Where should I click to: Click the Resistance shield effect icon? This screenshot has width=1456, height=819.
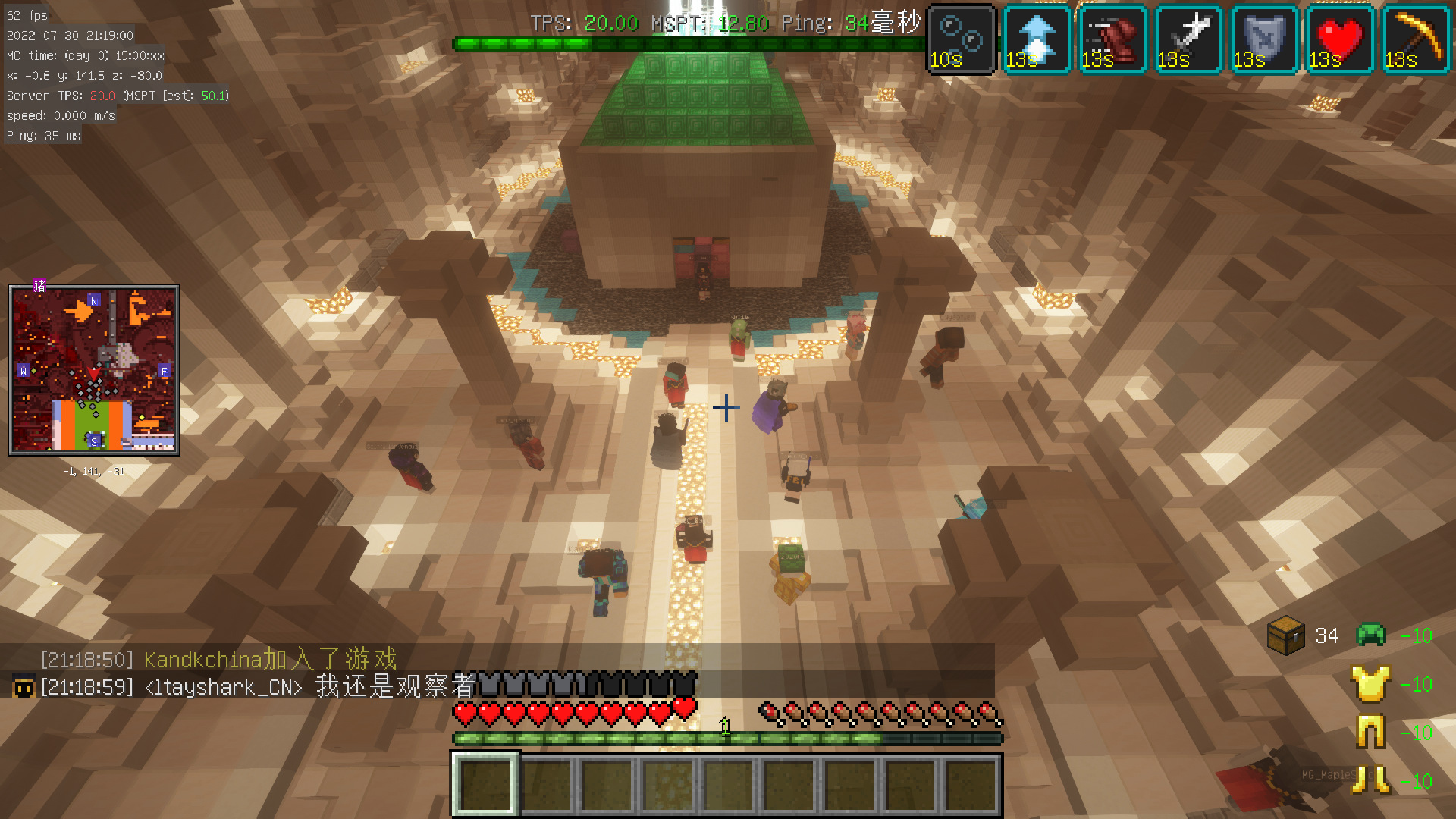(1264, 39)
